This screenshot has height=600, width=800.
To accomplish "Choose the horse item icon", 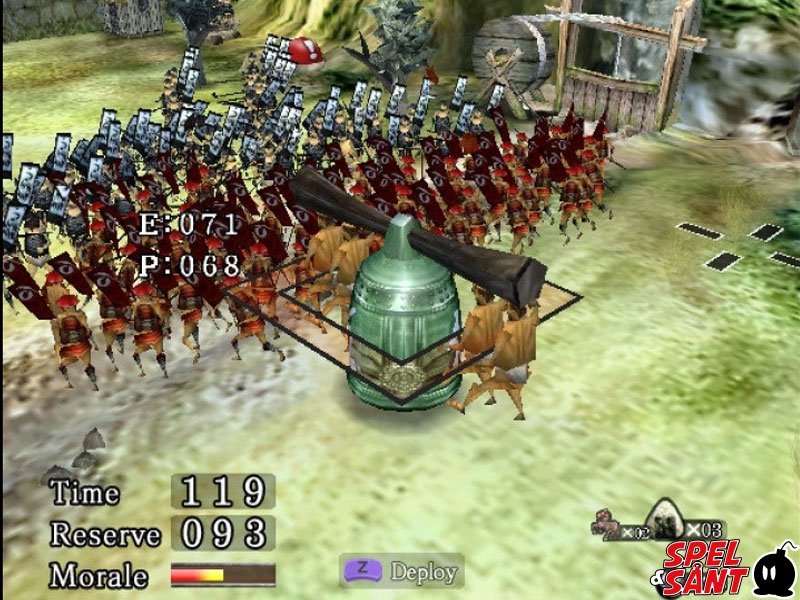I will (605, 522).
